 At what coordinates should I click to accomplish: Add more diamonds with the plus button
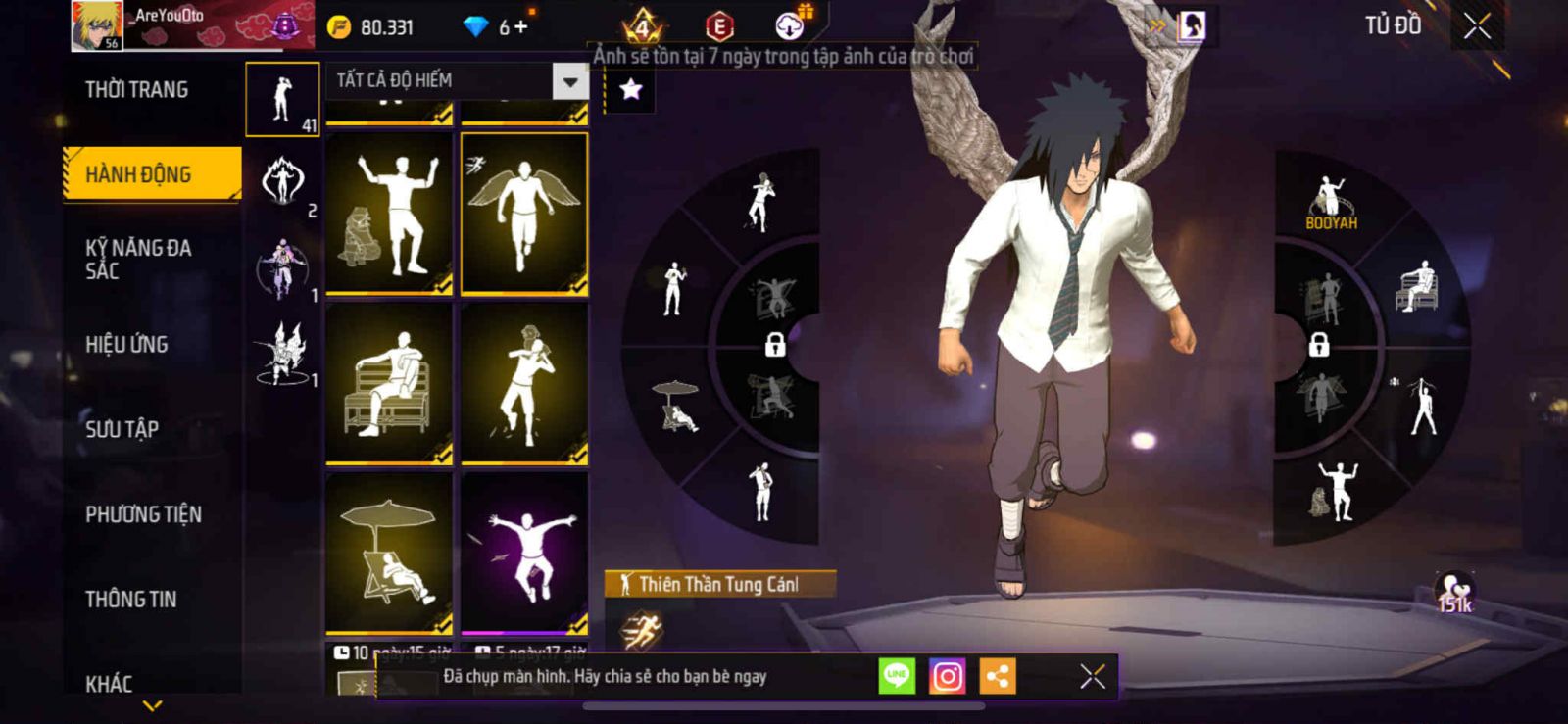click(521, 27)
